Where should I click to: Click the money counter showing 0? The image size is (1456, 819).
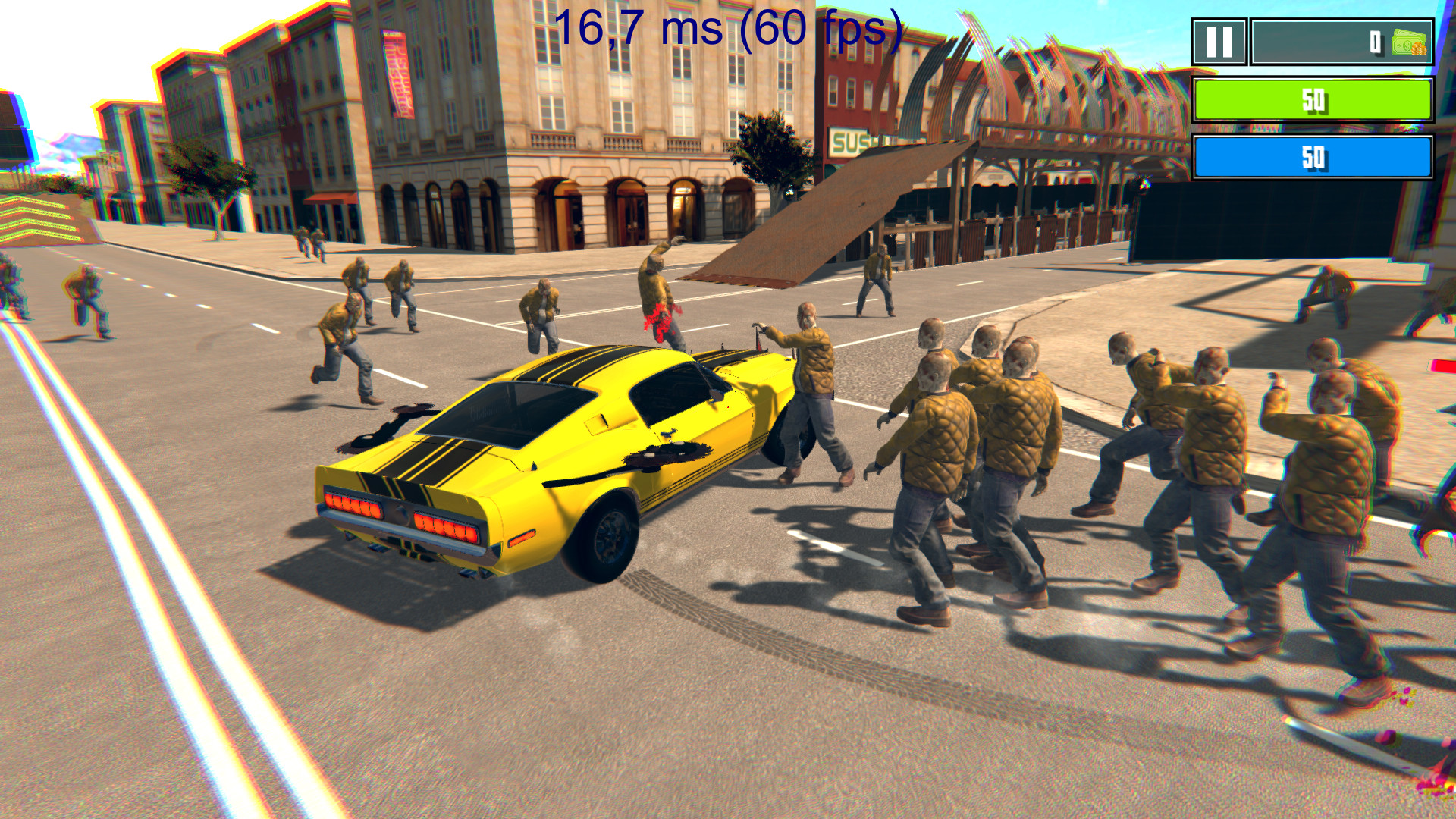[x=1375, y=42]
